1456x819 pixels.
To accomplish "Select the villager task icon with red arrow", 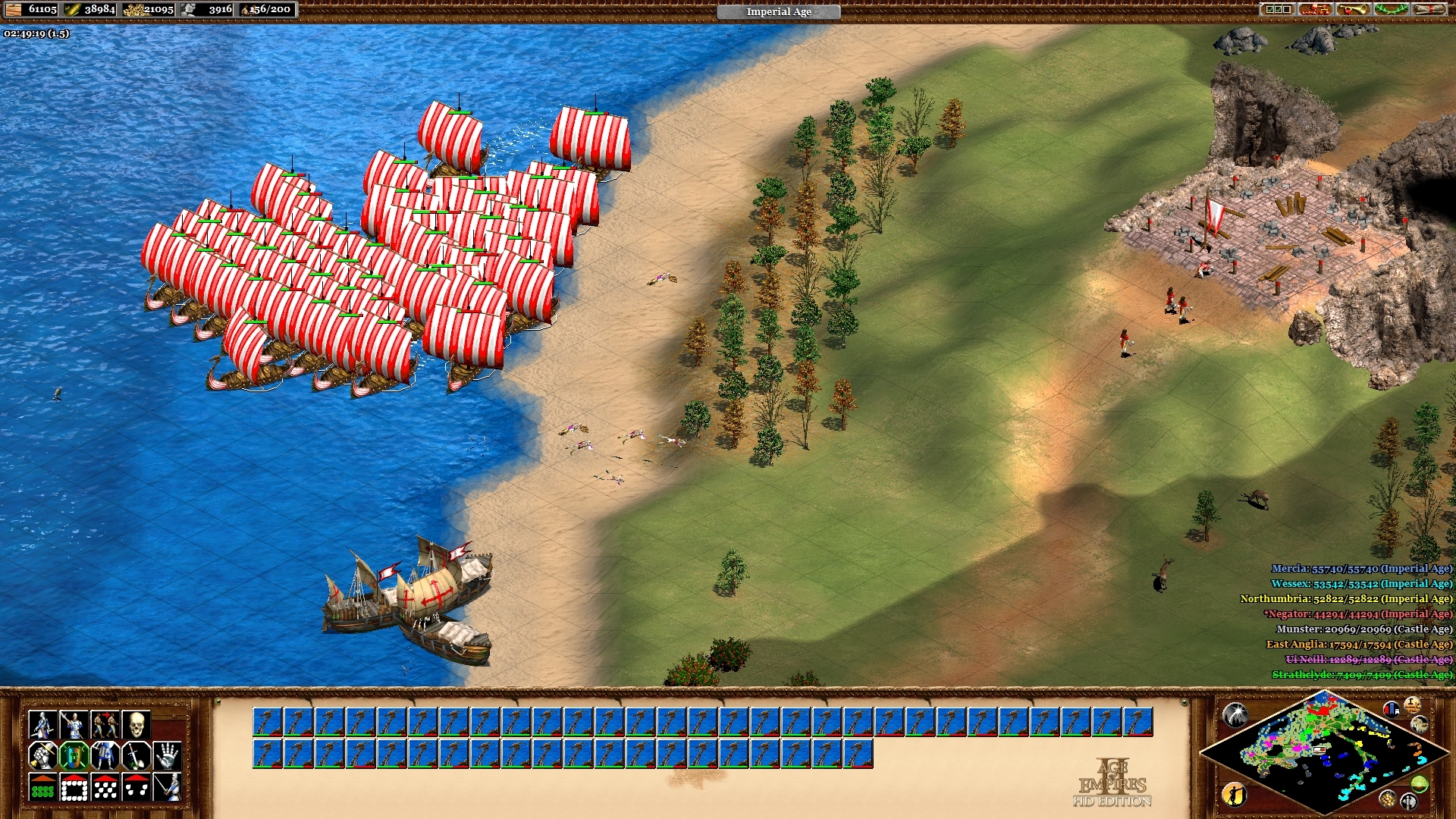I will [105, 724].
